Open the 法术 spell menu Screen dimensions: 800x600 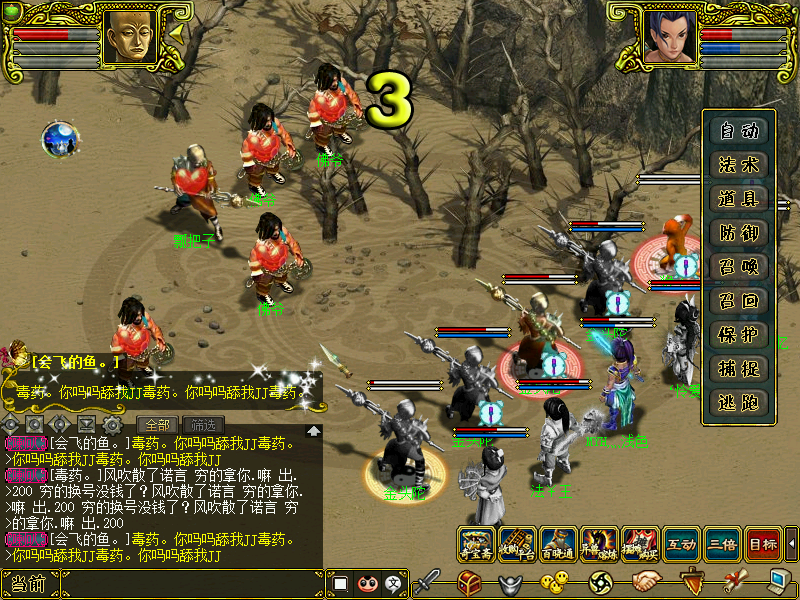739,164
